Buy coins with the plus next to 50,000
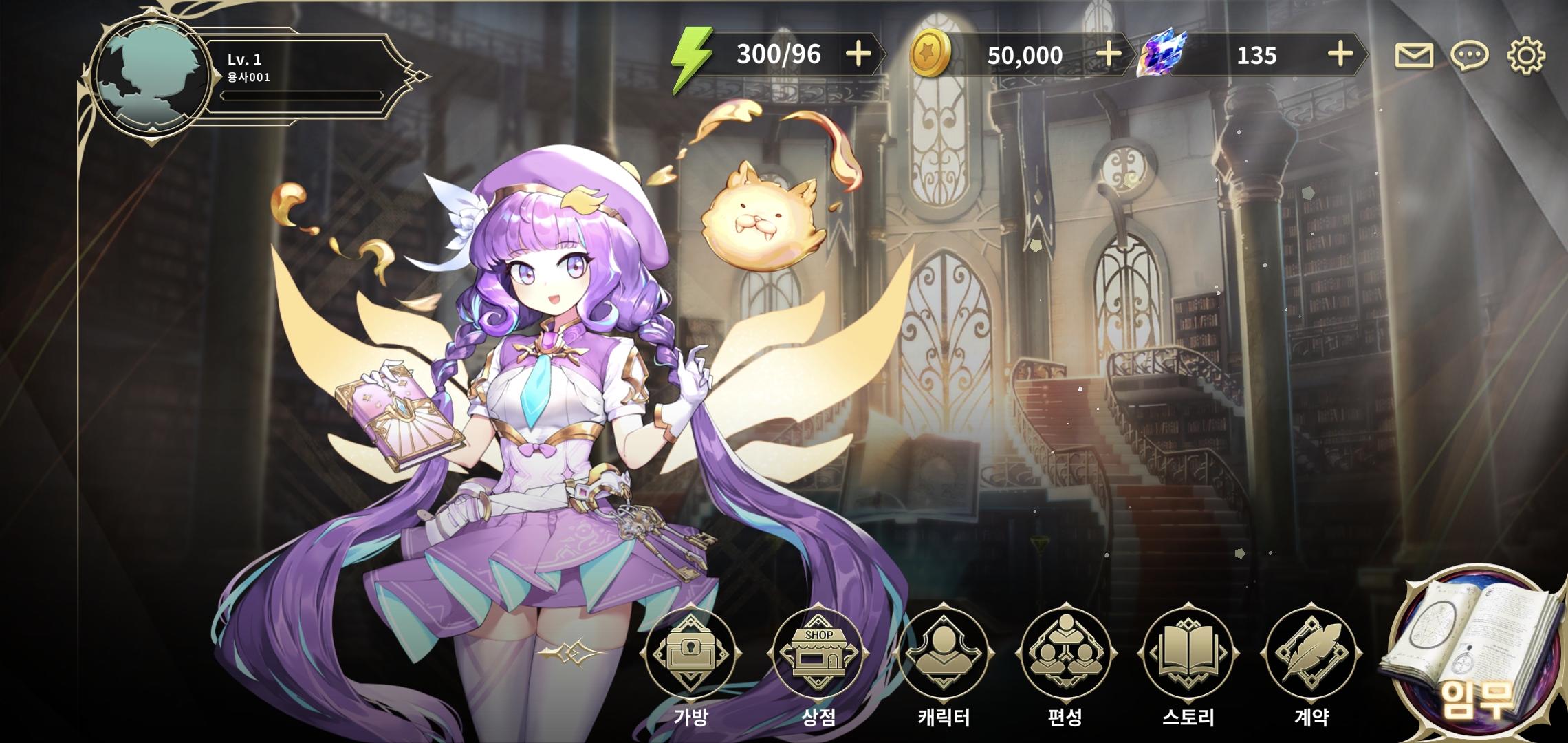This screenshot has height=743, width=1568. [x=1109, y=55]
